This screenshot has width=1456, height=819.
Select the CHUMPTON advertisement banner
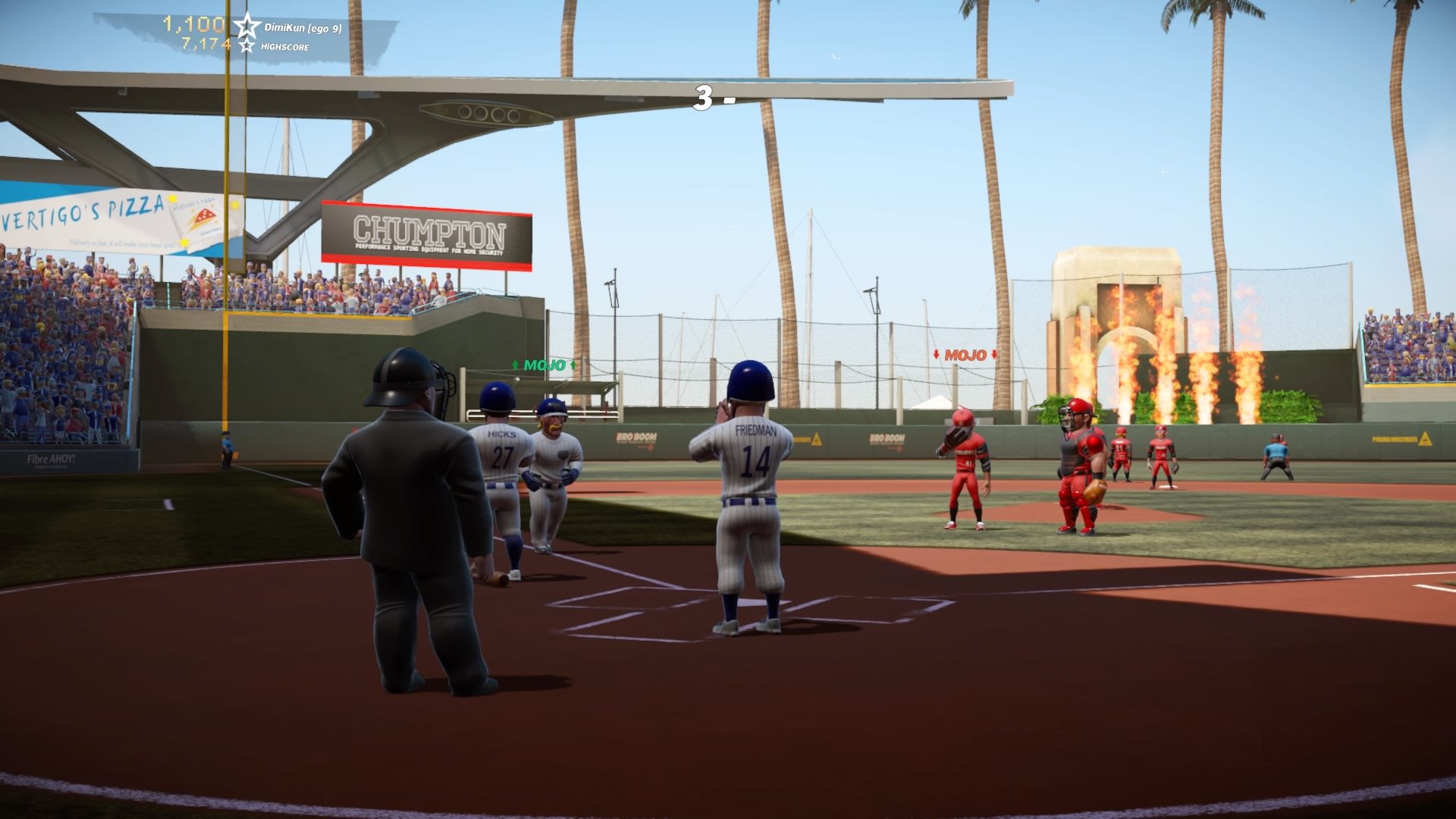coord(430,231)
